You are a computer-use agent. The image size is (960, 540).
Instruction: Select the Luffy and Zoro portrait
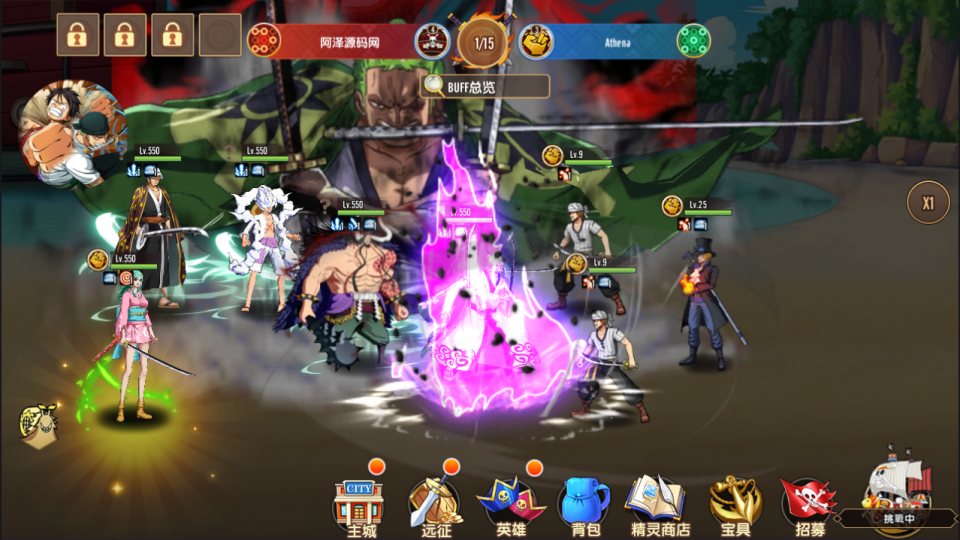click(72, 132)
